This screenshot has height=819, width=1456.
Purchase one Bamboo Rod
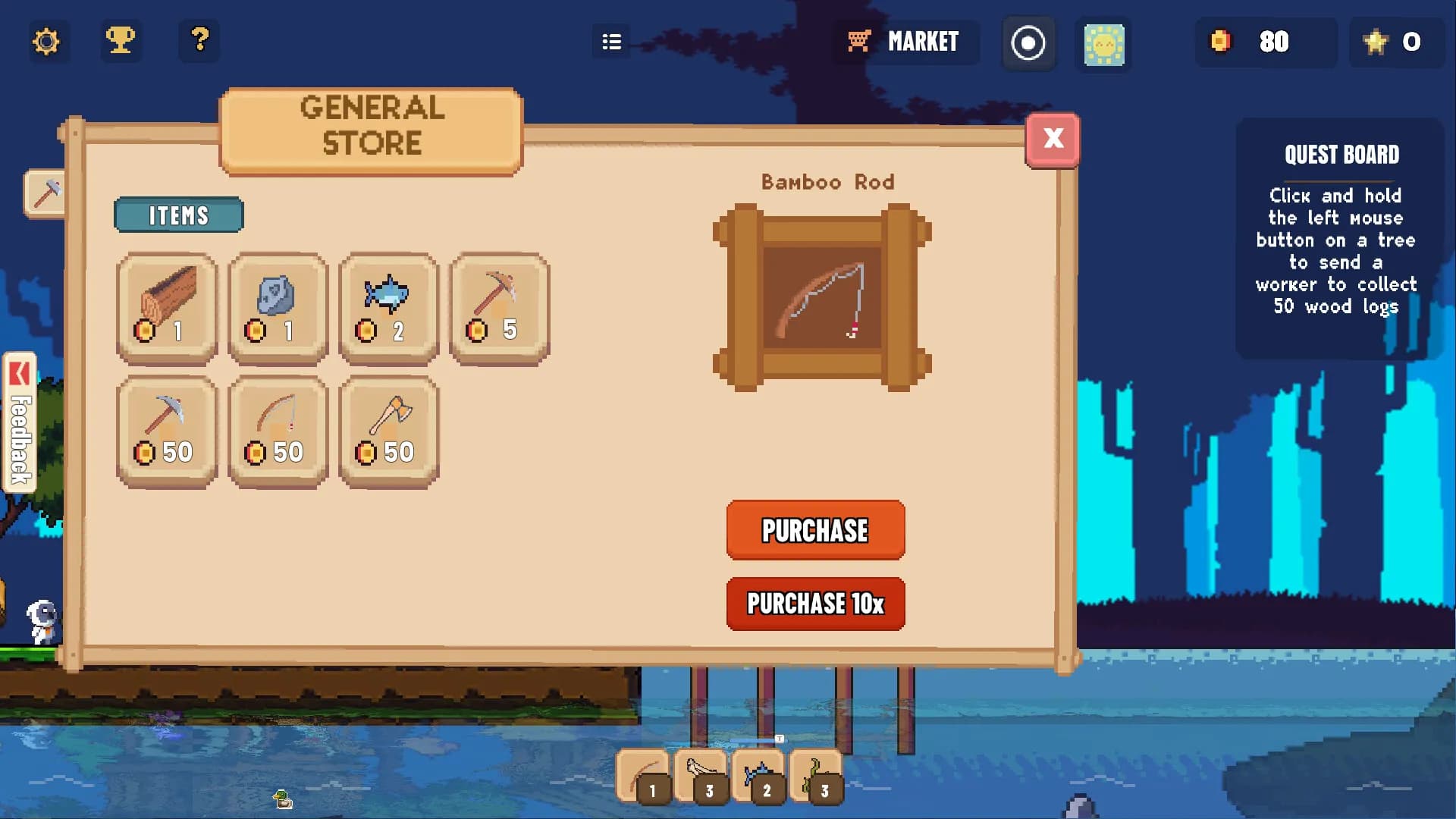click(x=815, y=530)
